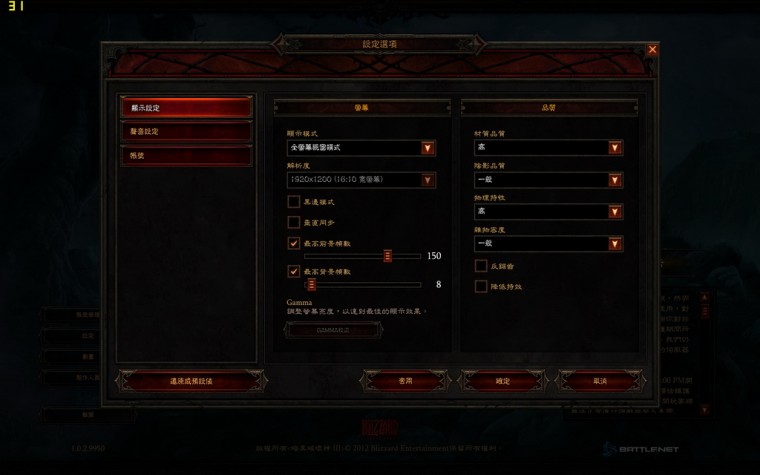The width and height of the screenshot is (760, 475).
Task: Toggle the letterbox mode checkbox
Action: (294, 202)
